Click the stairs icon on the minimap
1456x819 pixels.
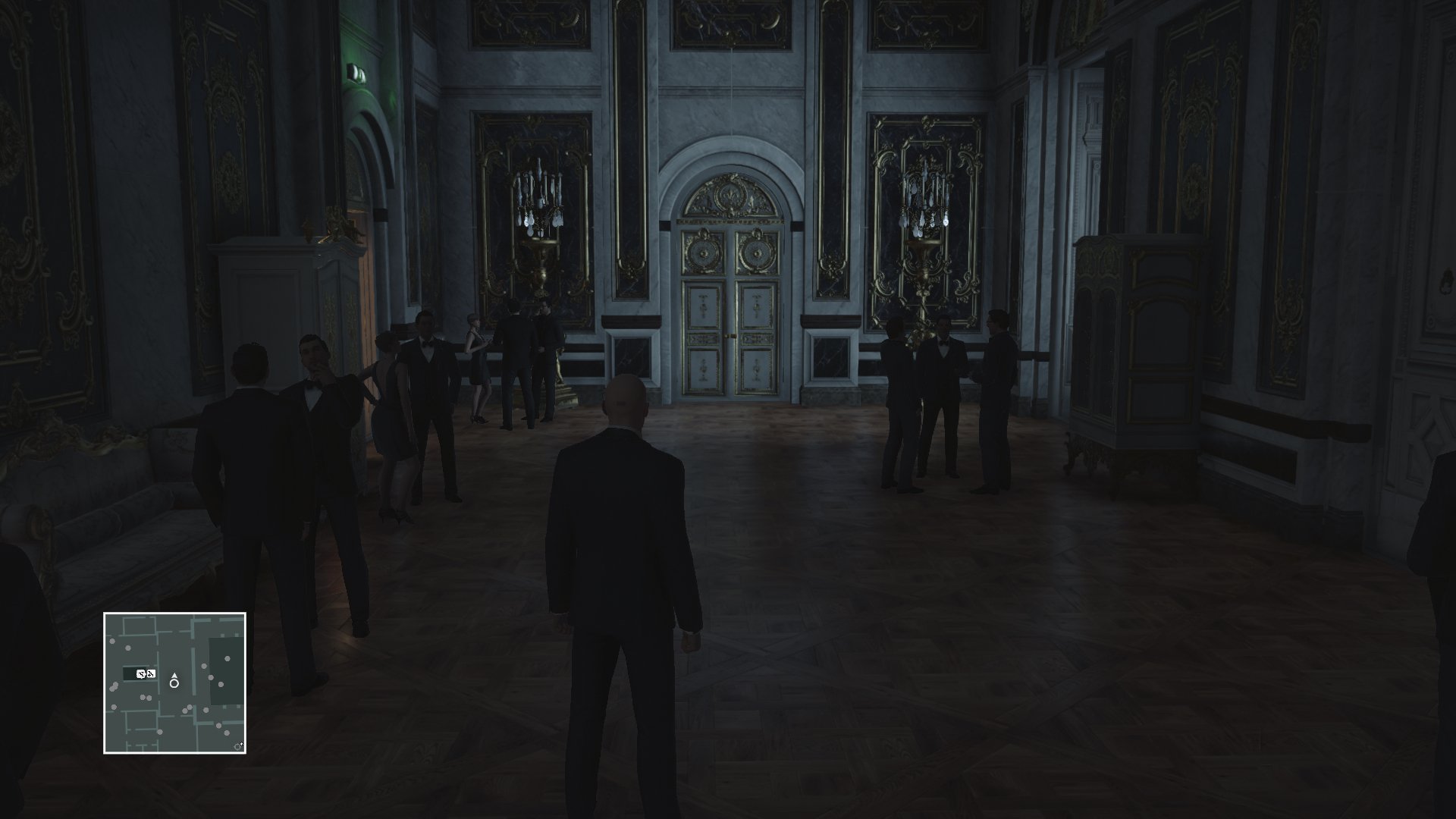142,674
